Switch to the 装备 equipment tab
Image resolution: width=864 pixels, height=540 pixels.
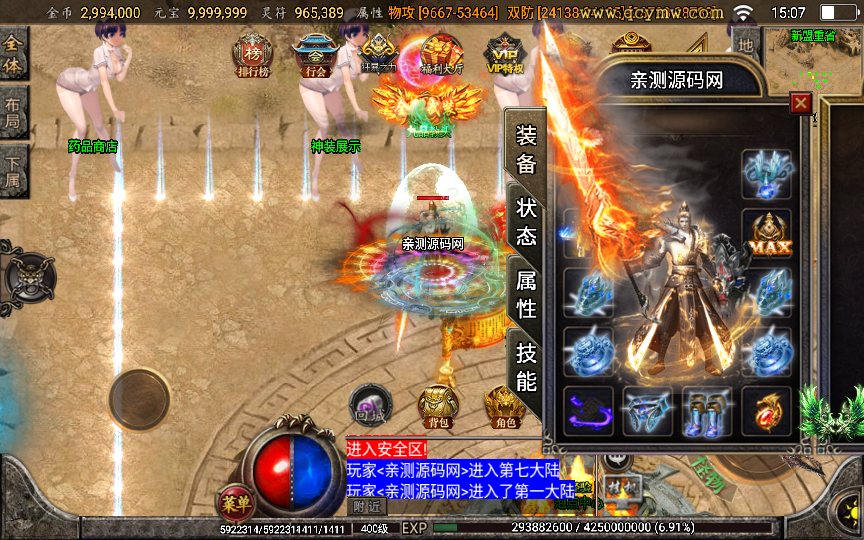click(x=526, y=149)
